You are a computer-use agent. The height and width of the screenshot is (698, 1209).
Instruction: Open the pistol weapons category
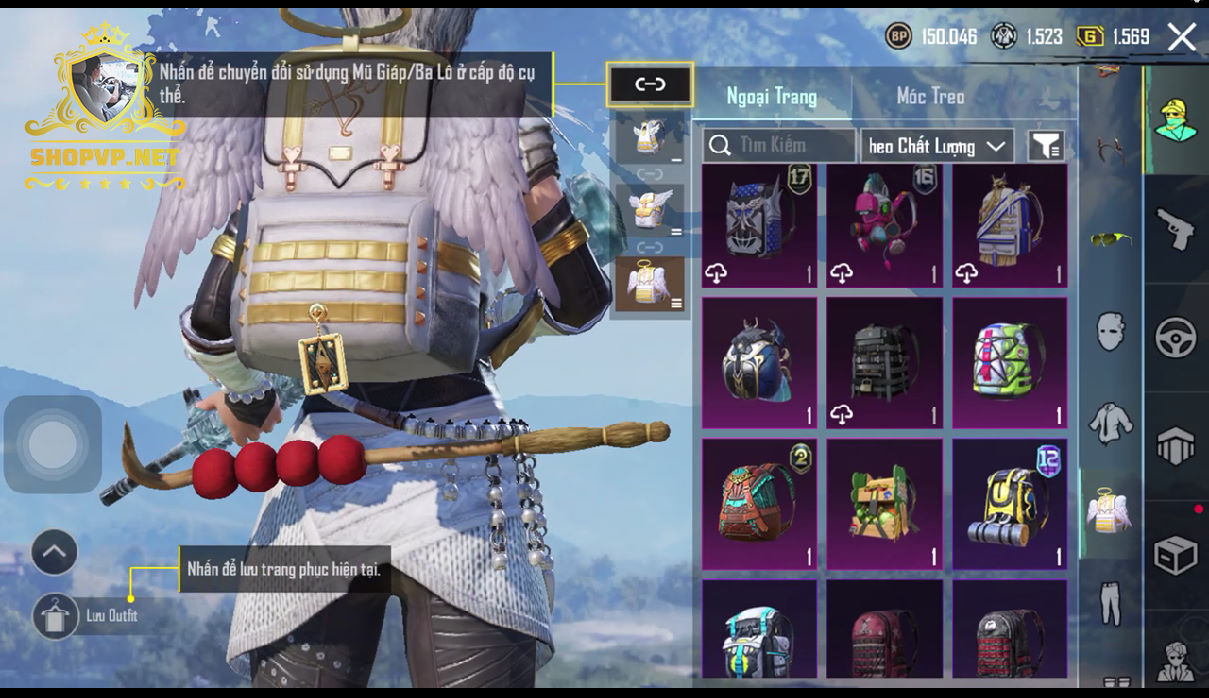click(1175, 230)
